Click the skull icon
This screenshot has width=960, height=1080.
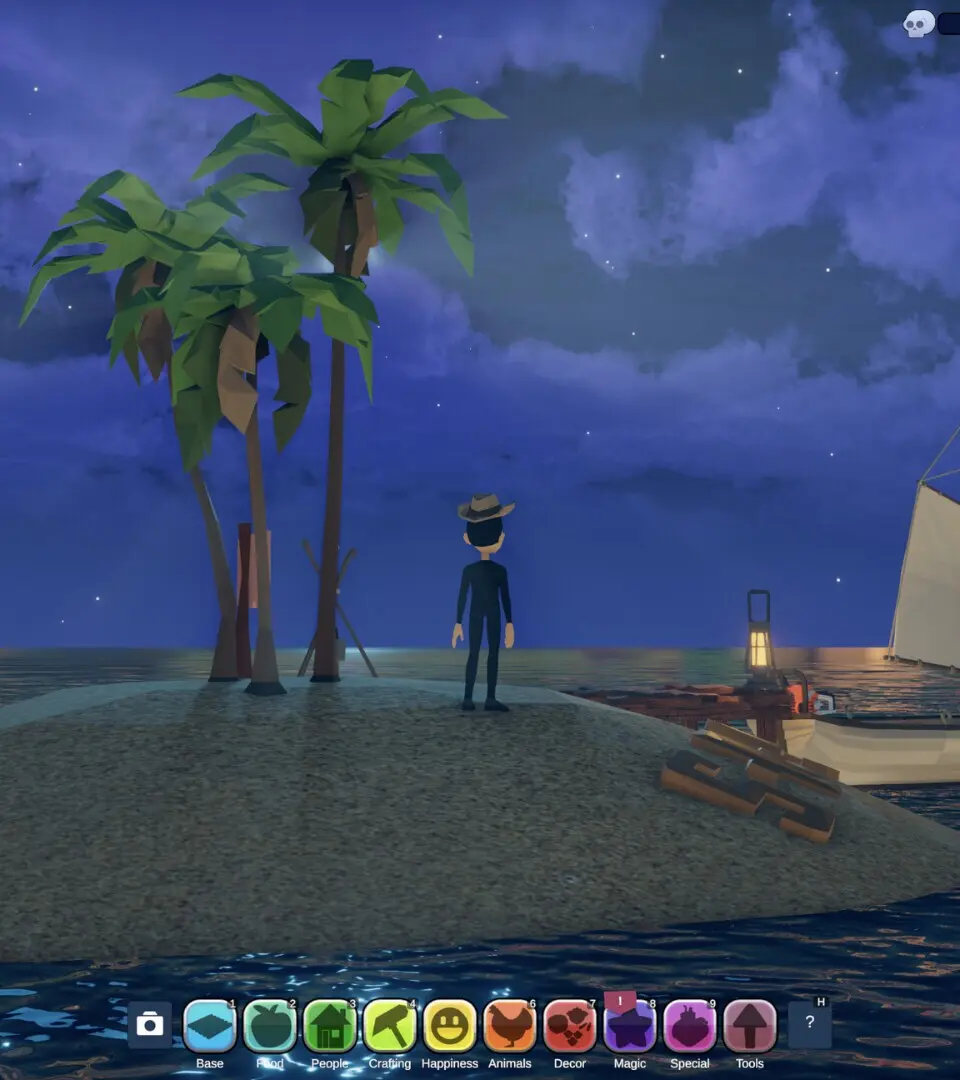click(918, 24)
